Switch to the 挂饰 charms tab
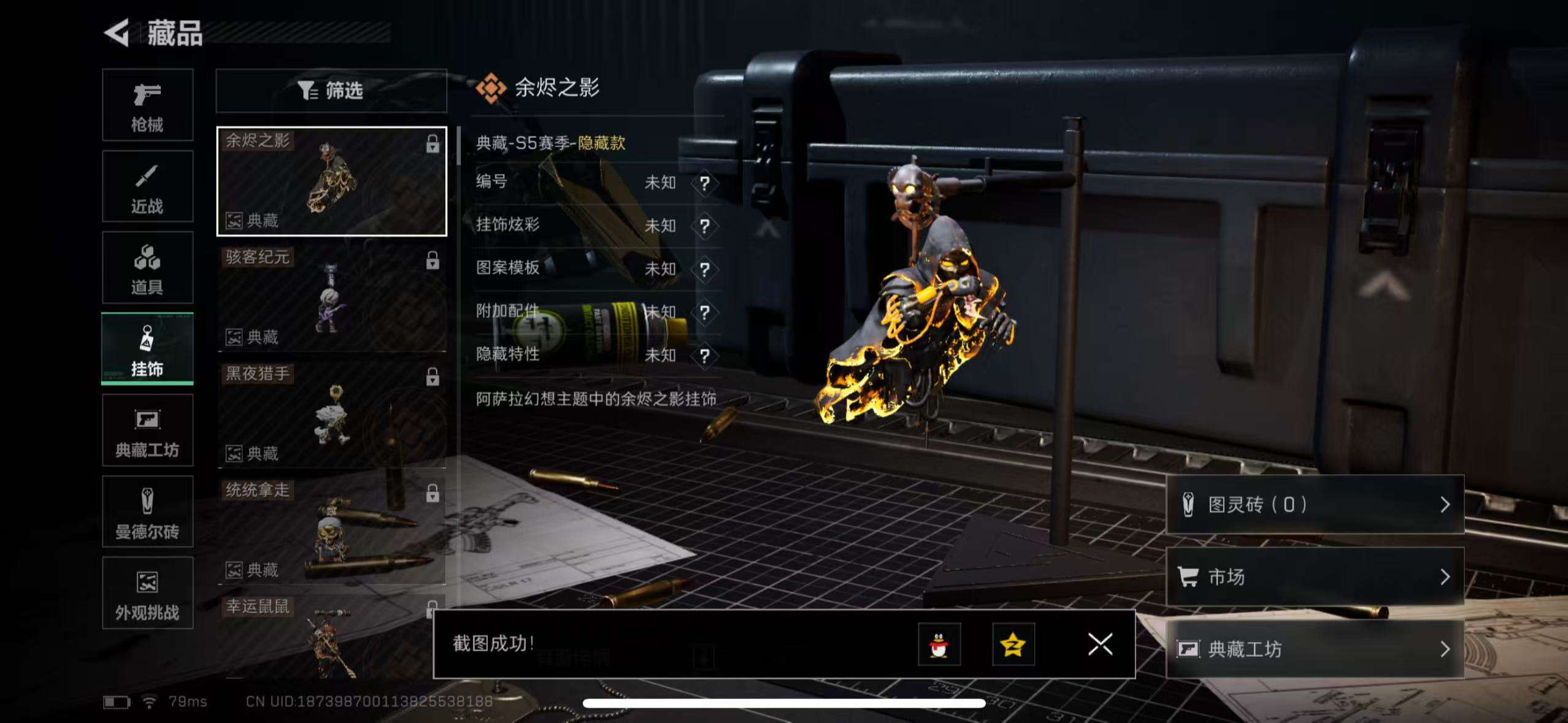Image resolution: width=1568 pixels, height=723 pixels. coord(147,348)
